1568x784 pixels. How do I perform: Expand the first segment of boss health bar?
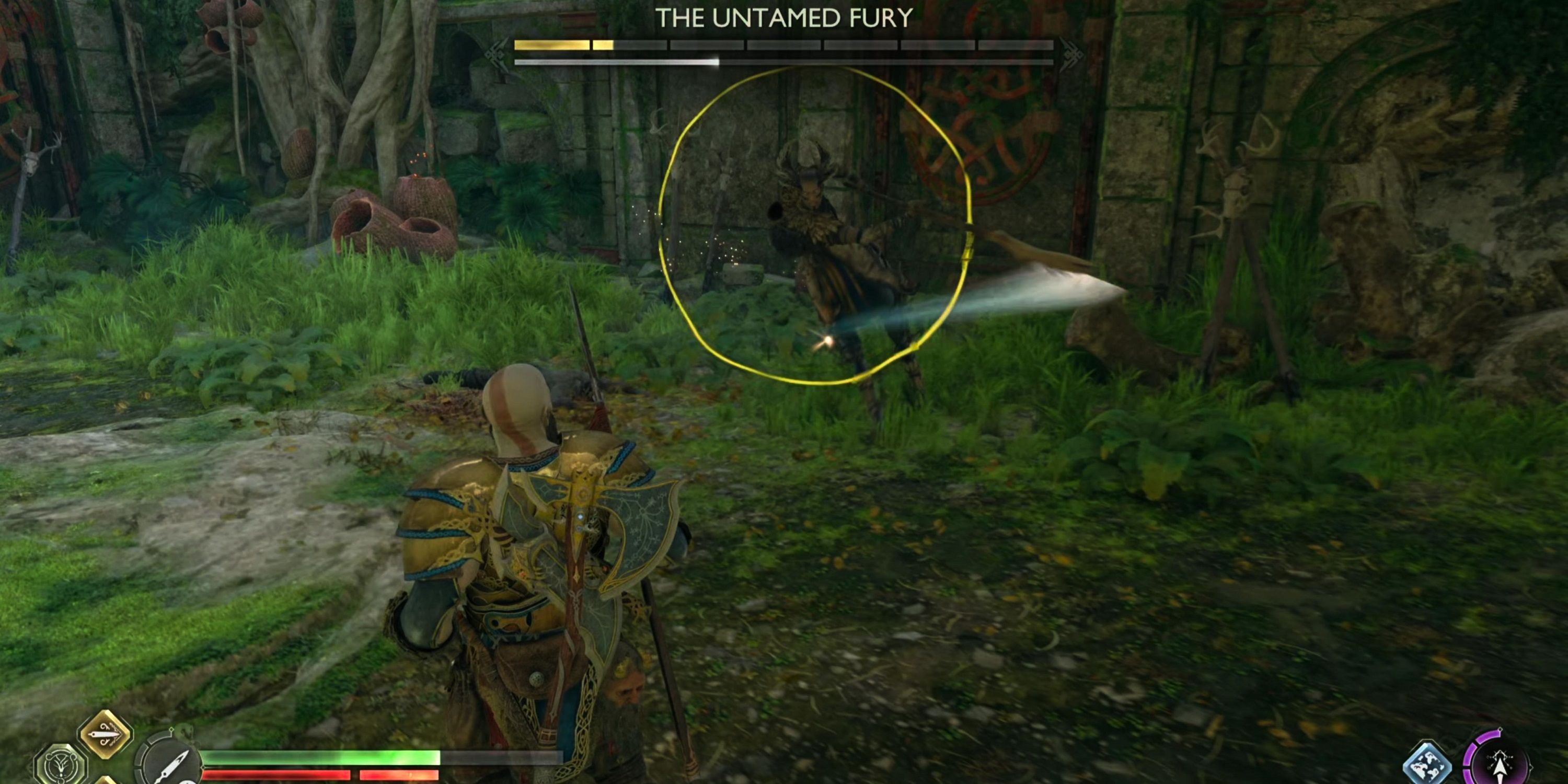coord(551,44)
